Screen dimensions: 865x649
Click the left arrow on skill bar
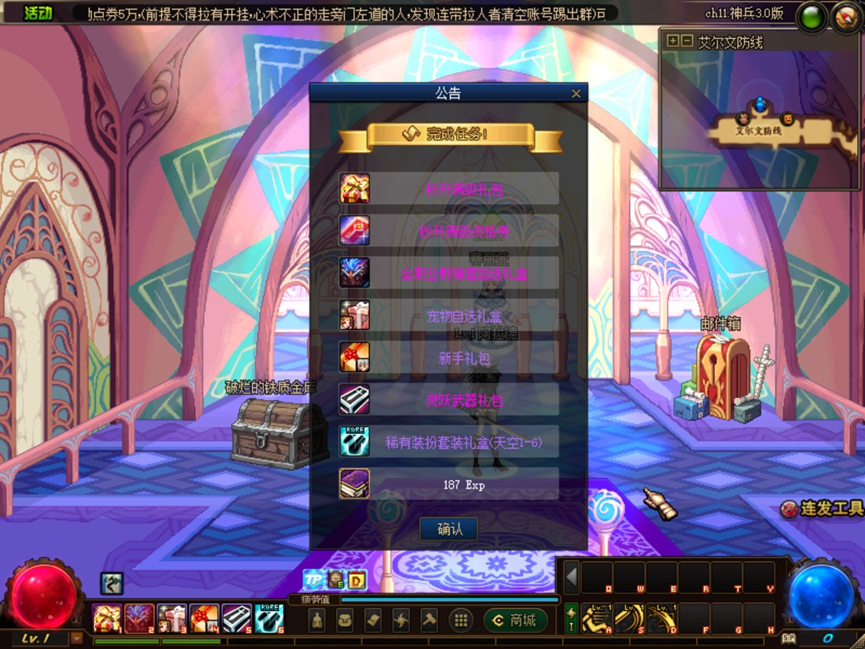pos(571,577)
